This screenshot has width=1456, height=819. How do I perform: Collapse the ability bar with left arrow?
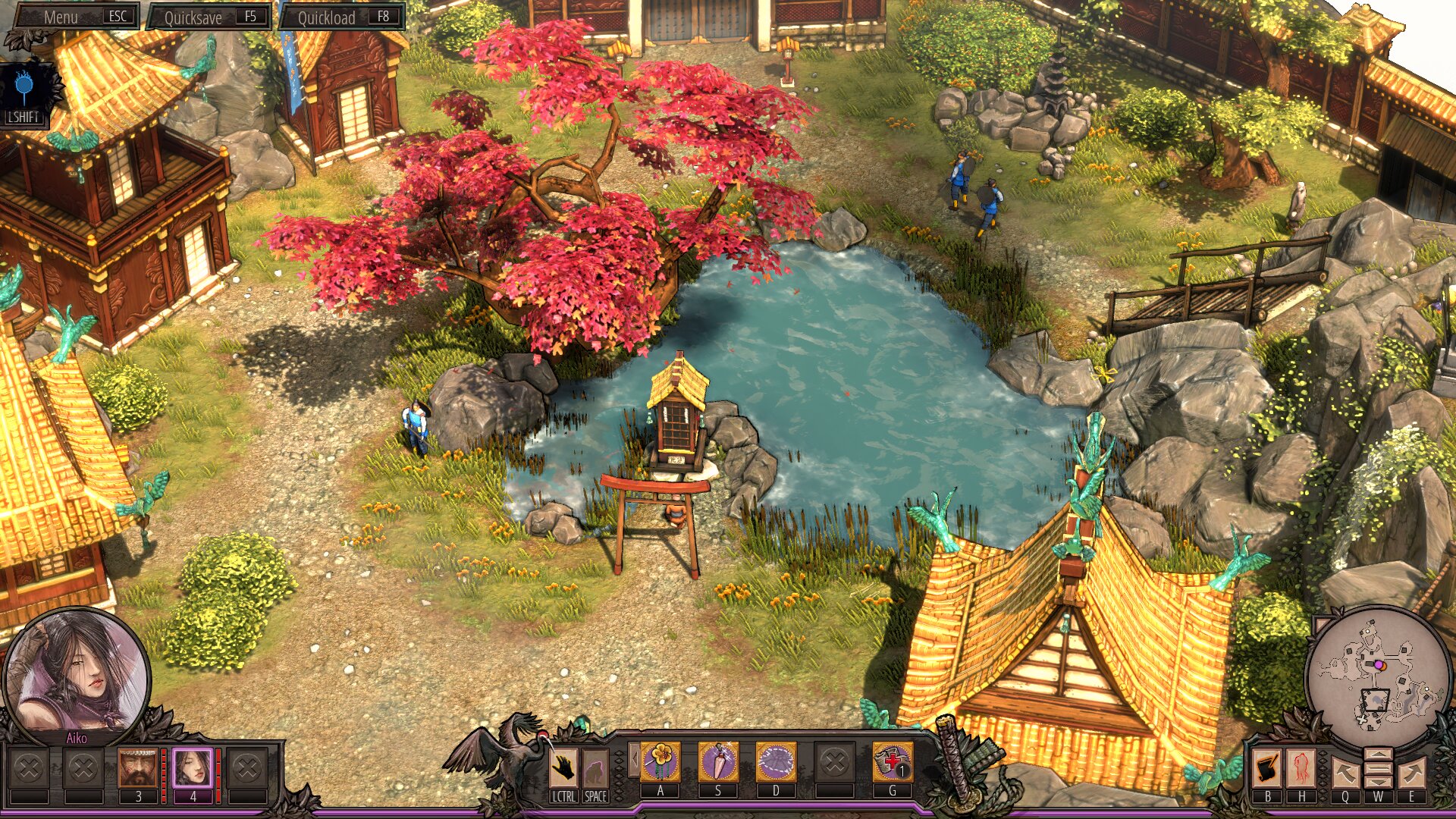coord(635,758)
